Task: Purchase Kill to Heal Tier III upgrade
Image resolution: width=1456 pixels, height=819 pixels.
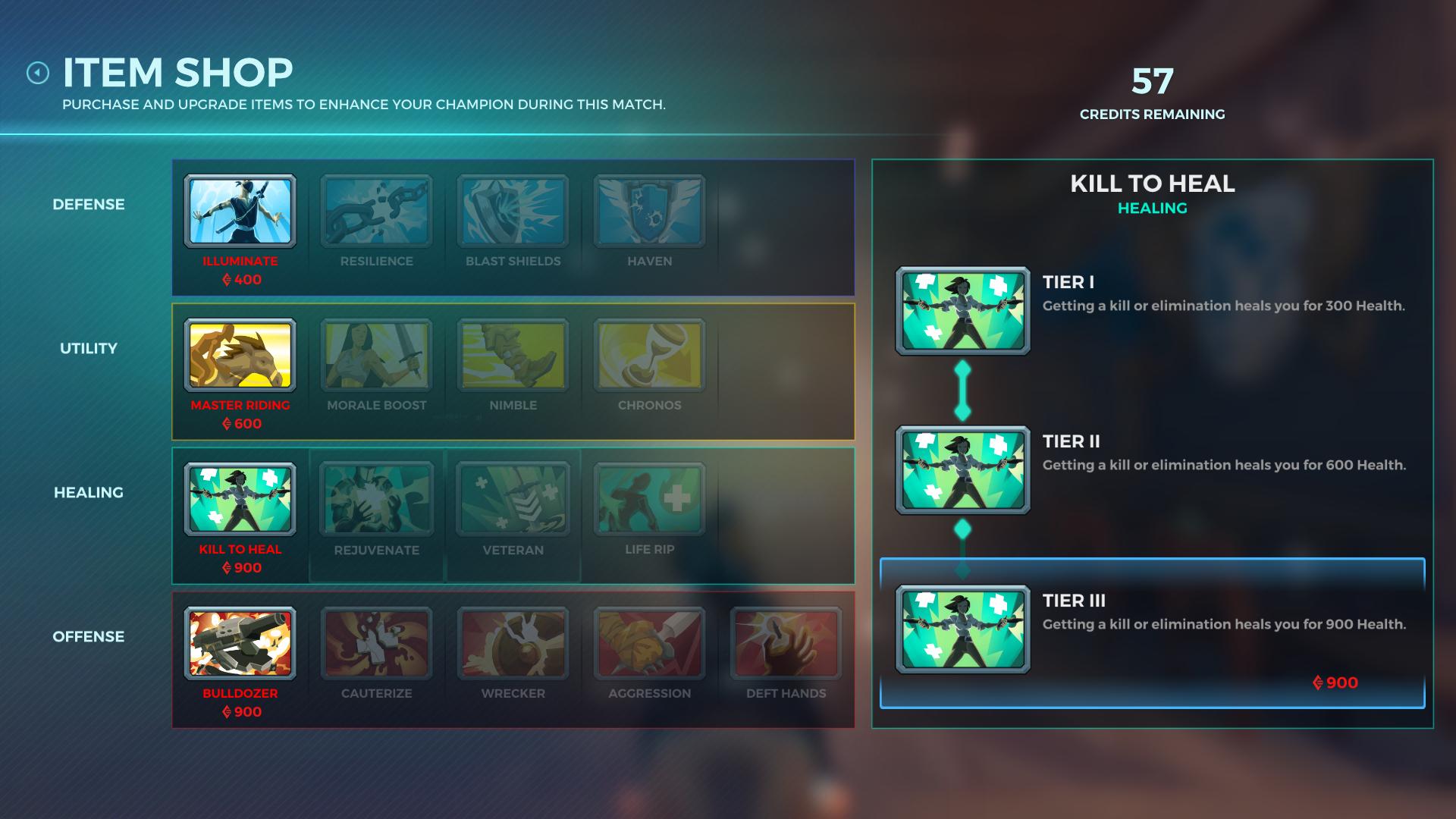Action: tap(1152, 634)
